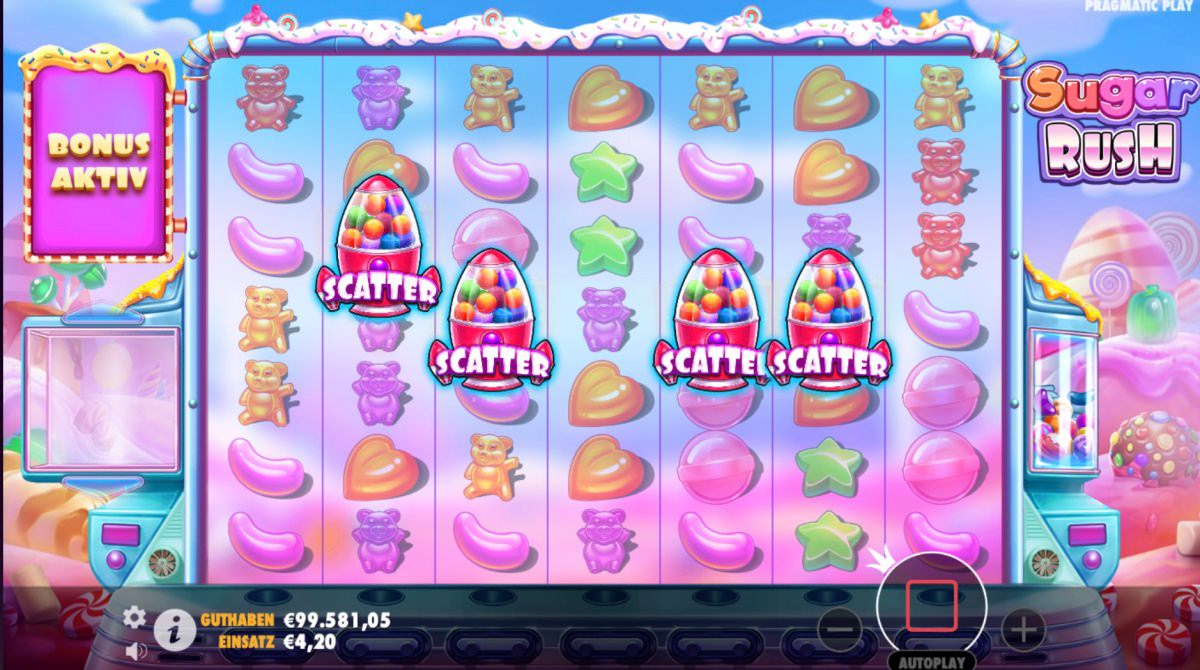Open the gear settings menu
The image size is (1200, 670).
tap(135, 617)
